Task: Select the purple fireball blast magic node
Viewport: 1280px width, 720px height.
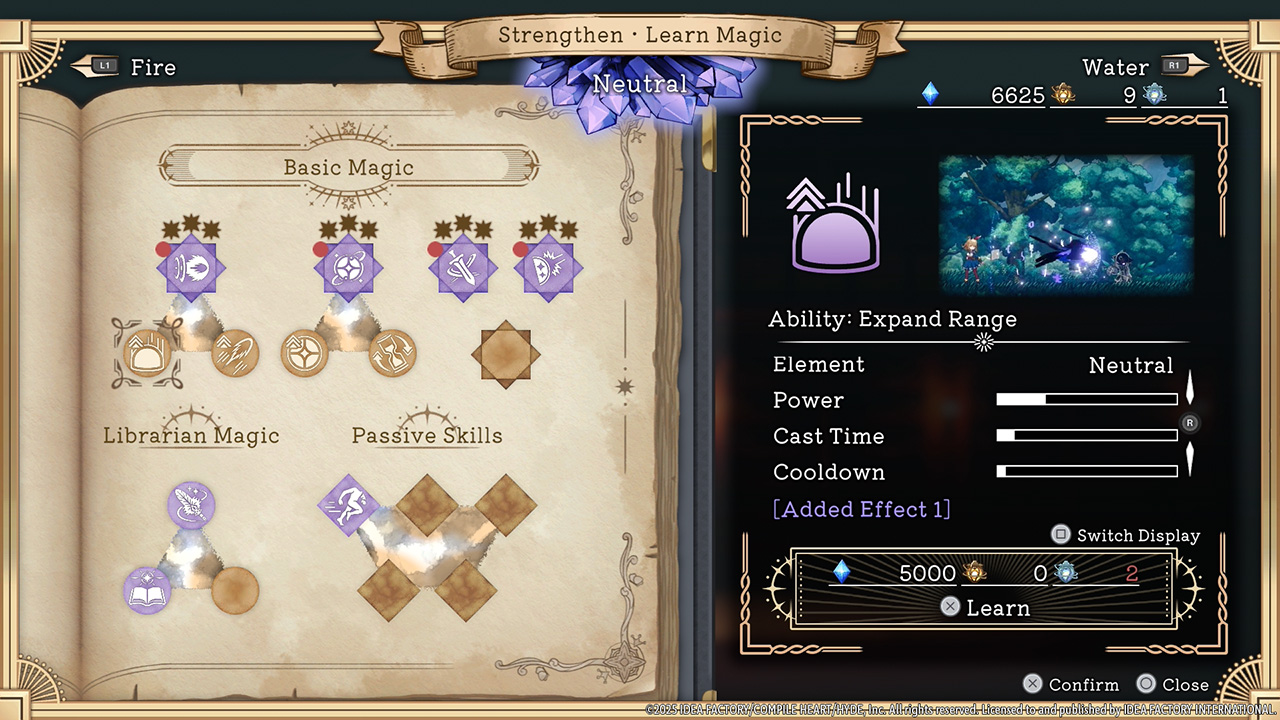Action: pyautogui.click(x=191, y=268)
